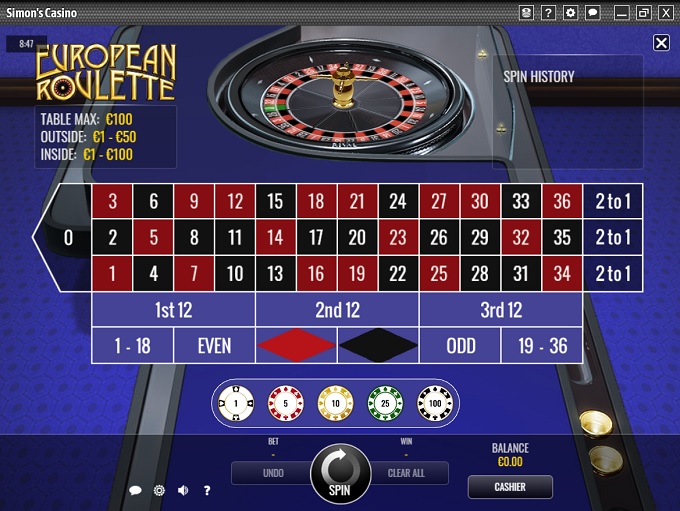Image resolution: width=680 pixels, height=511 pixels.
Task: Bet on the 0 pocket
Action: click(x=68, y=237)
